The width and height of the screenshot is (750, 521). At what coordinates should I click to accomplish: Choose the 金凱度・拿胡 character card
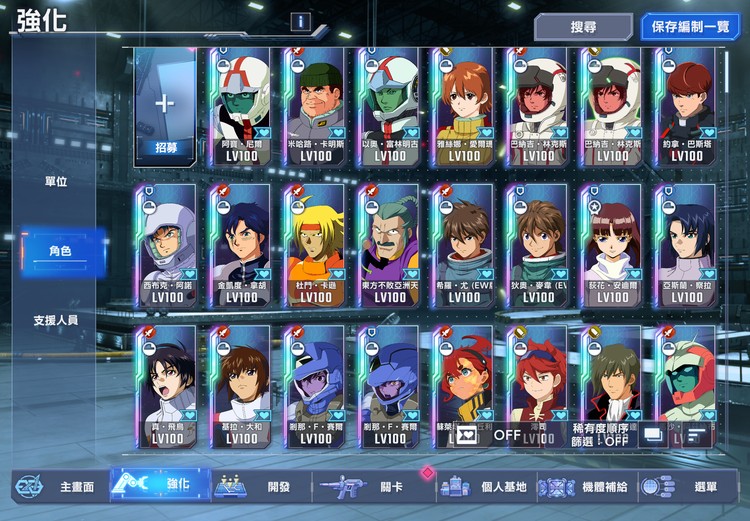tap(241, 244)
